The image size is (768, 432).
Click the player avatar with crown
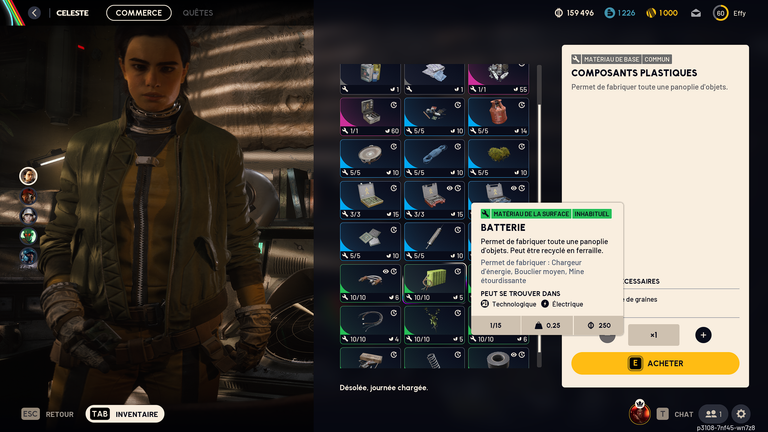639,412
